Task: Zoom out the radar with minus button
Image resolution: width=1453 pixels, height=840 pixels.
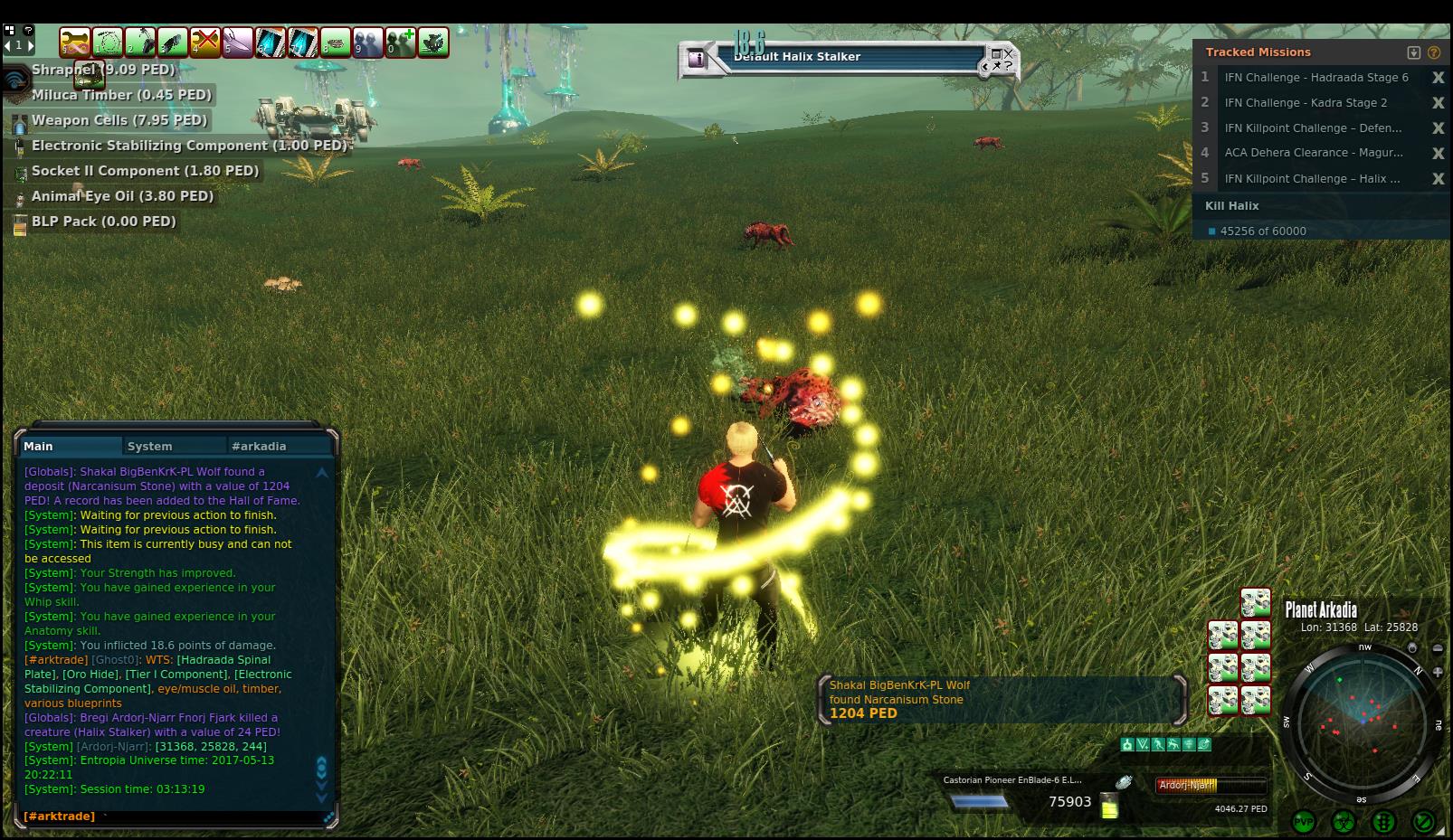Action: [x=1438, y=648]
